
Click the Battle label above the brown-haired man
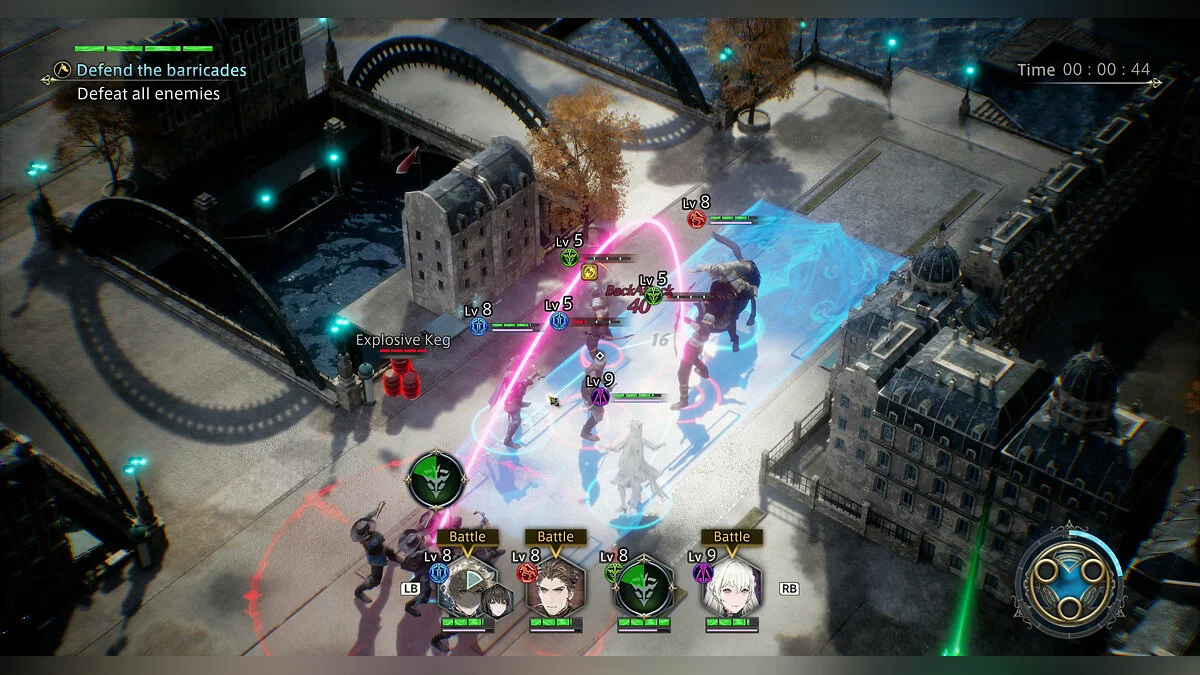556,537
